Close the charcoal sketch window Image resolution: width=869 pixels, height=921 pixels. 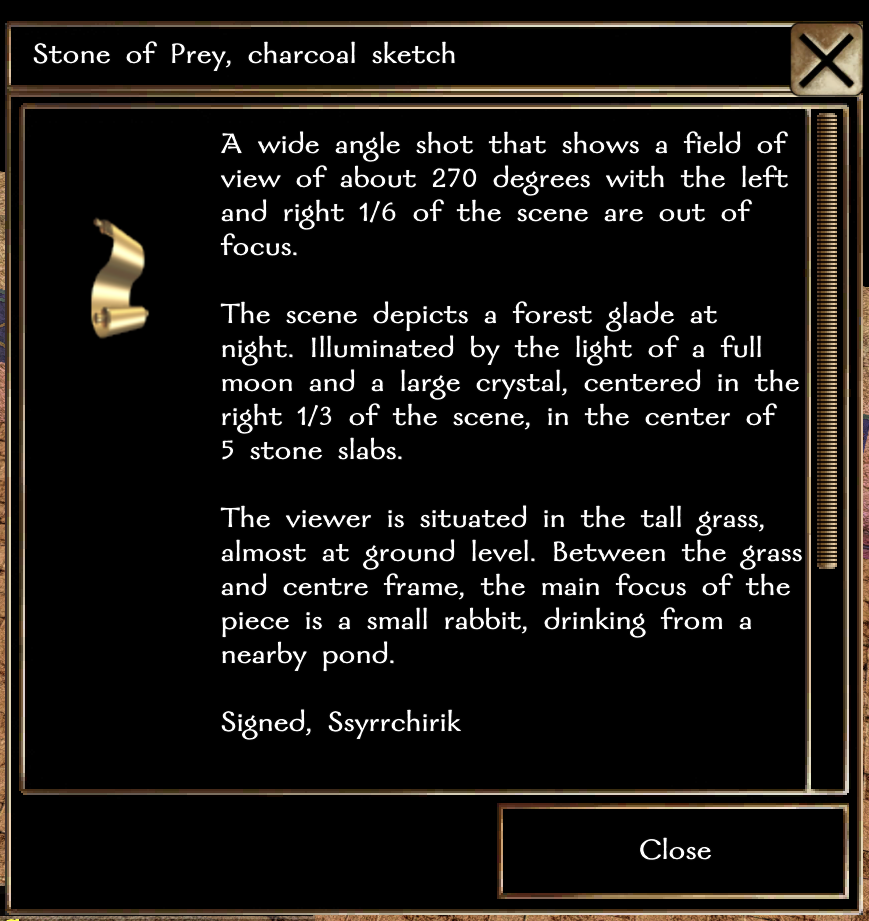click(x=674, y=851)
